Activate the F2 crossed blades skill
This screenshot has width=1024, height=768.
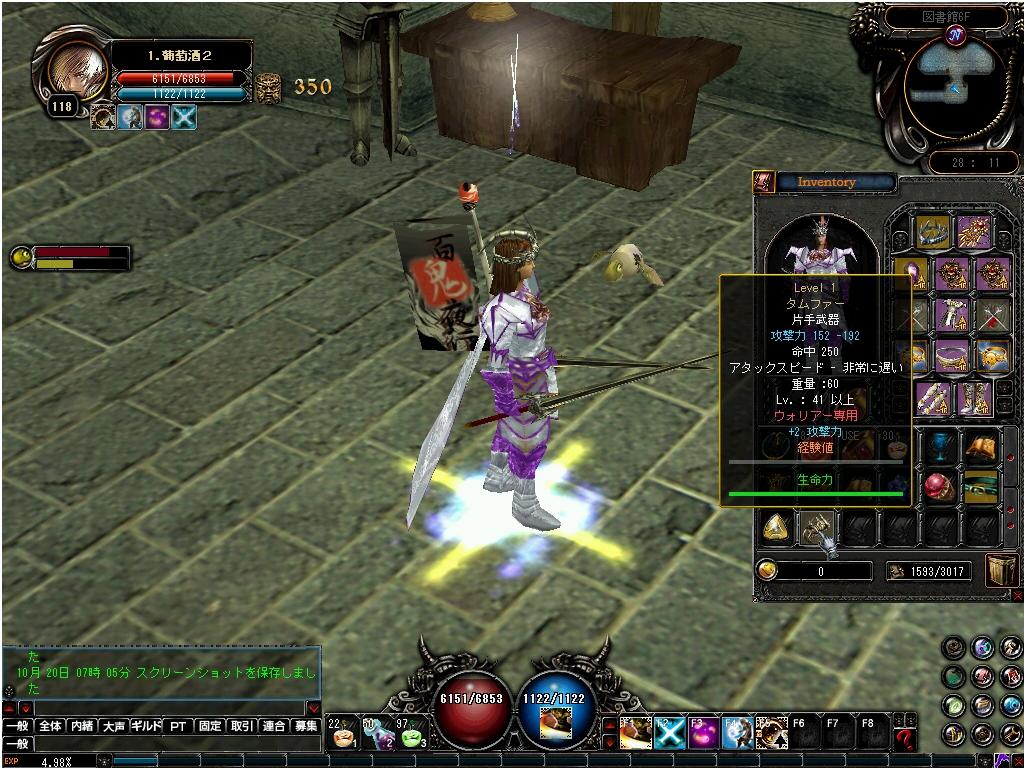[x=669, y=734]
